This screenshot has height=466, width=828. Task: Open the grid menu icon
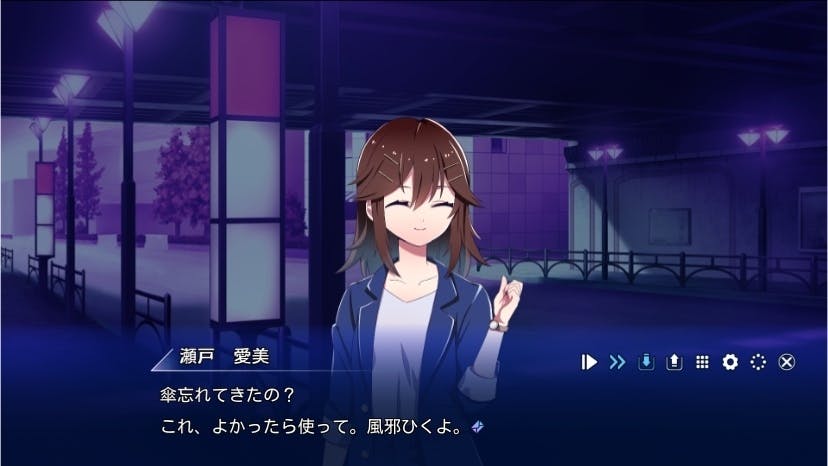pos(702,362)
